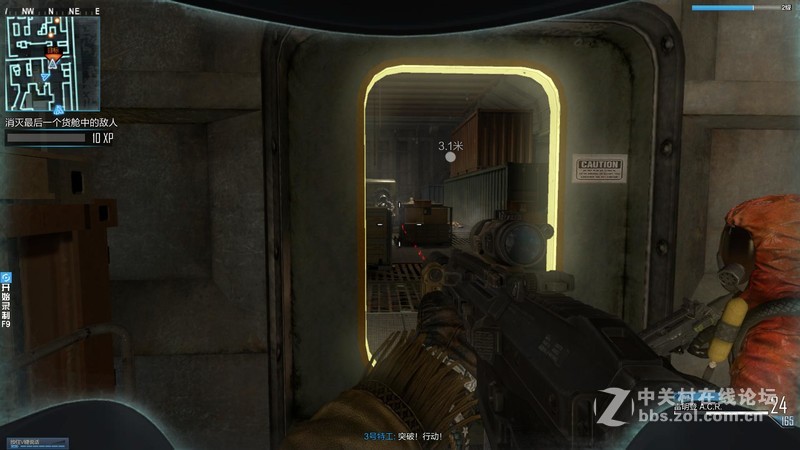Select the cargo hold enemy objective text
The image size is (800, 450).
click(x=61, y=122)
